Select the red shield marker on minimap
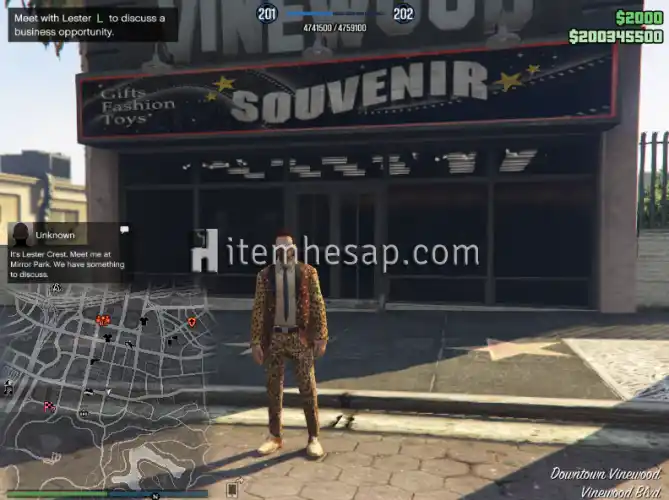This screenshot has width=669, height=500. click(192, 322)
